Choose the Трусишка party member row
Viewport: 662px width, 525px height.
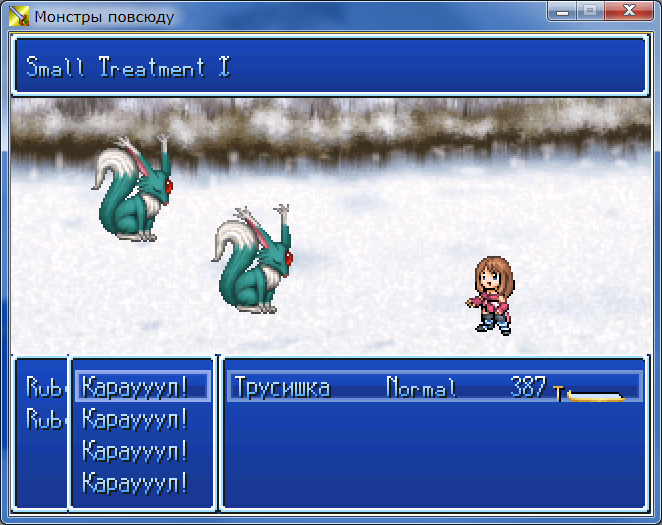coord(433,387)
